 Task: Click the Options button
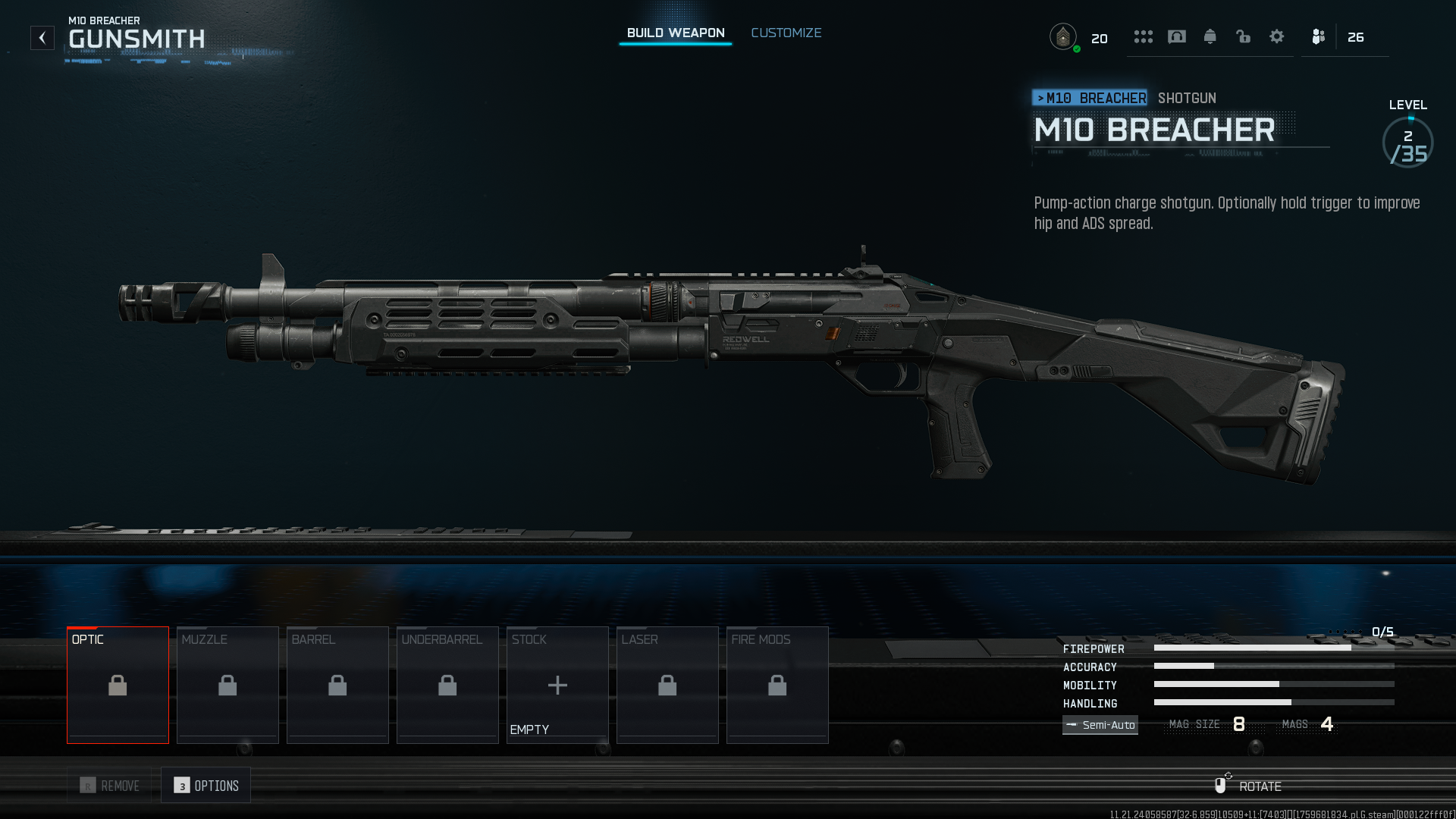pos(206,786)
